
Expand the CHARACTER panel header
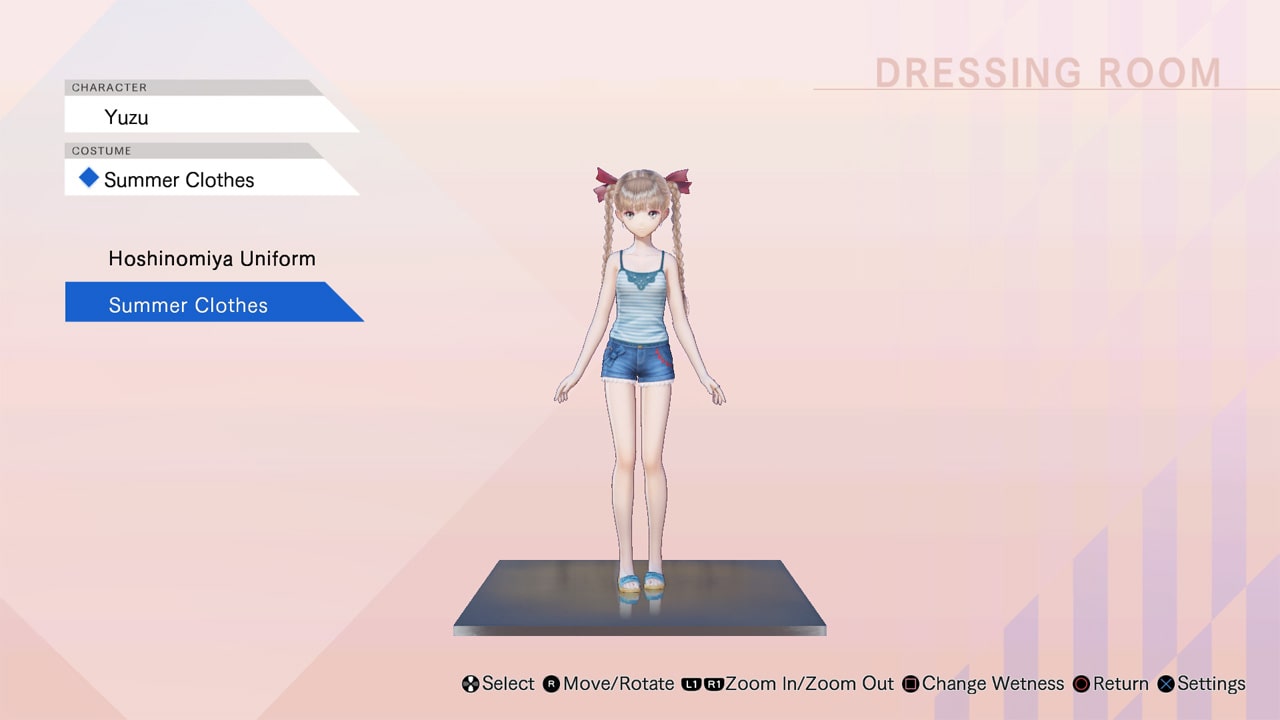coord(109,87)
